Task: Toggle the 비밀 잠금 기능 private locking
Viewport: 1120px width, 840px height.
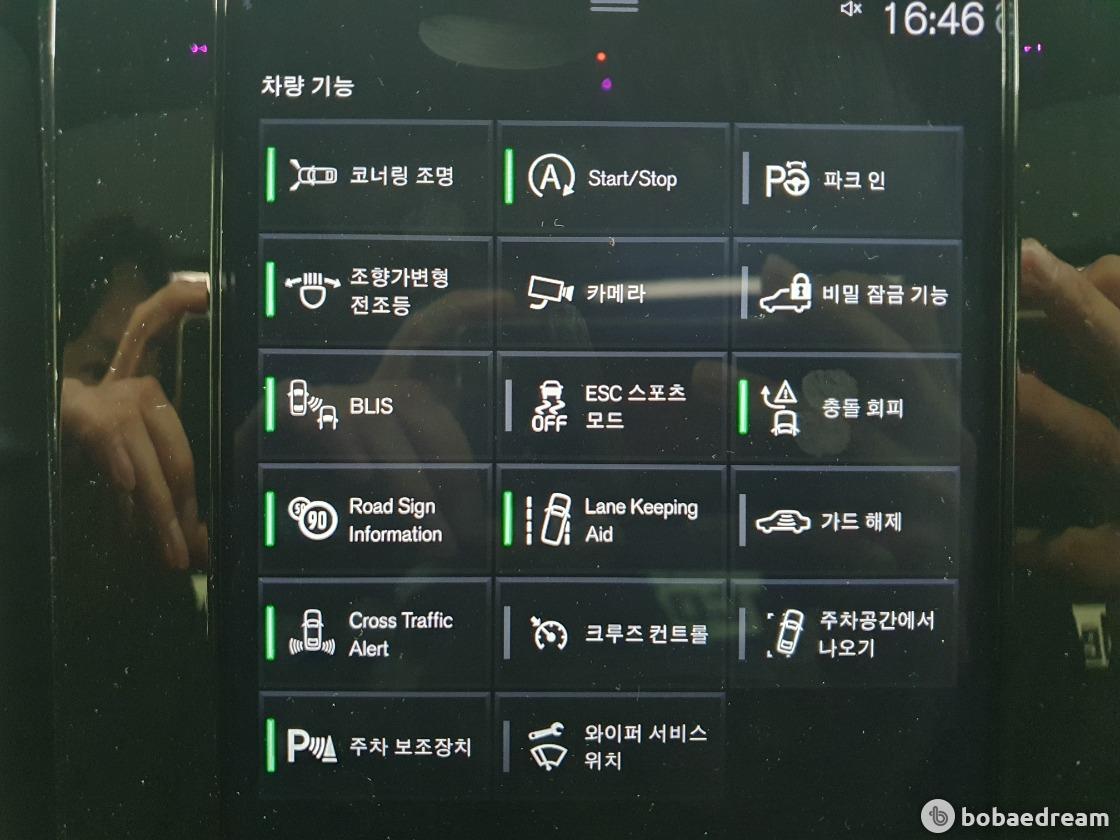Action: (848, 295)
